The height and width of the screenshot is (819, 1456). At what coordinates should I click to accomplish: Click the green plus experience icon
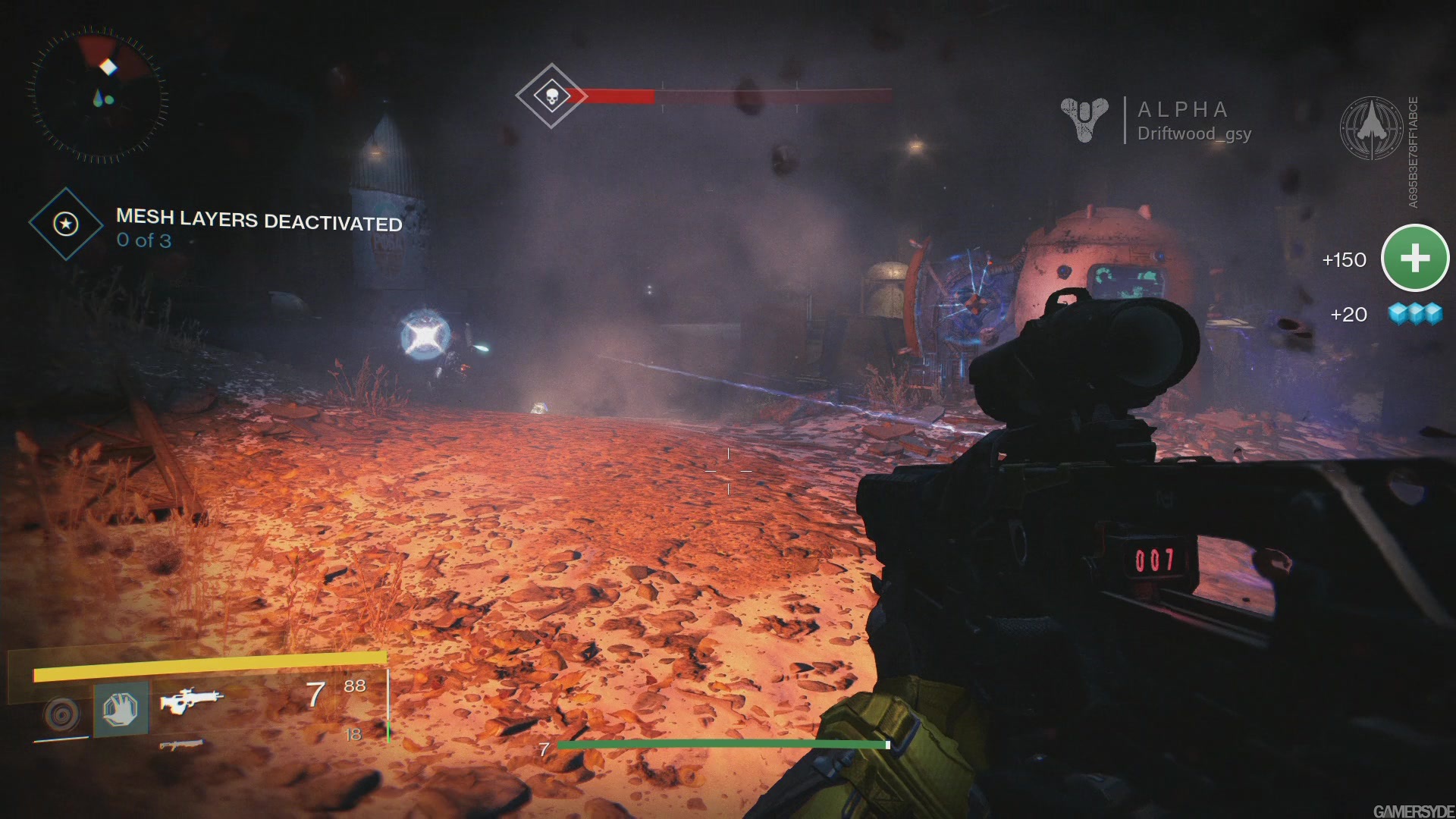point(1415,258)
